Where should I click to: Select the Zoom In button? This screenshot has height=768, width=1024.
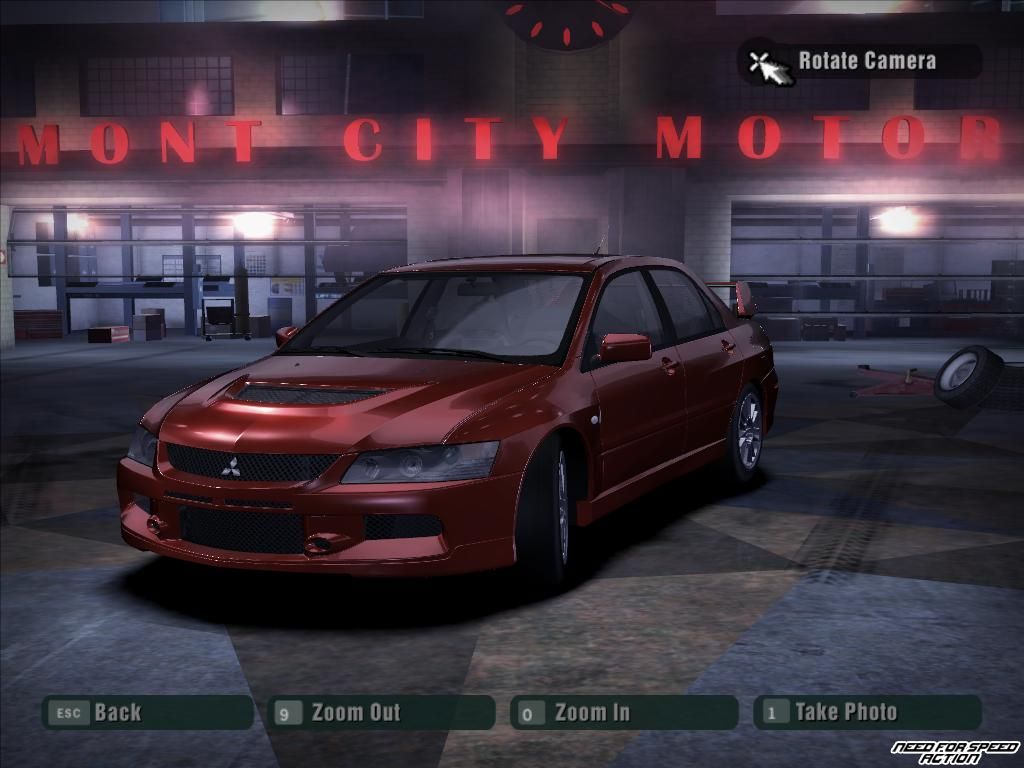point(623,713)
